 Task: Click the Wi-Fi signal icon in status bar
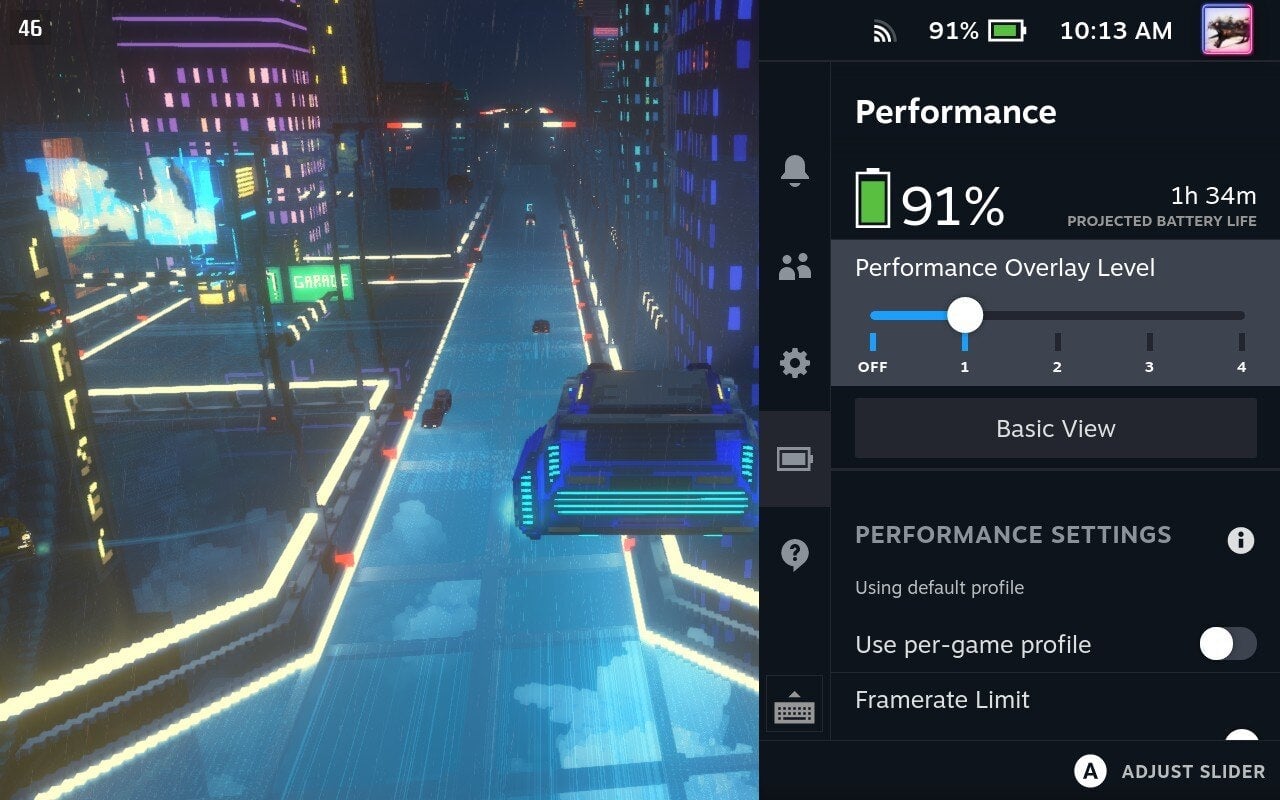[x=884, y=30]
